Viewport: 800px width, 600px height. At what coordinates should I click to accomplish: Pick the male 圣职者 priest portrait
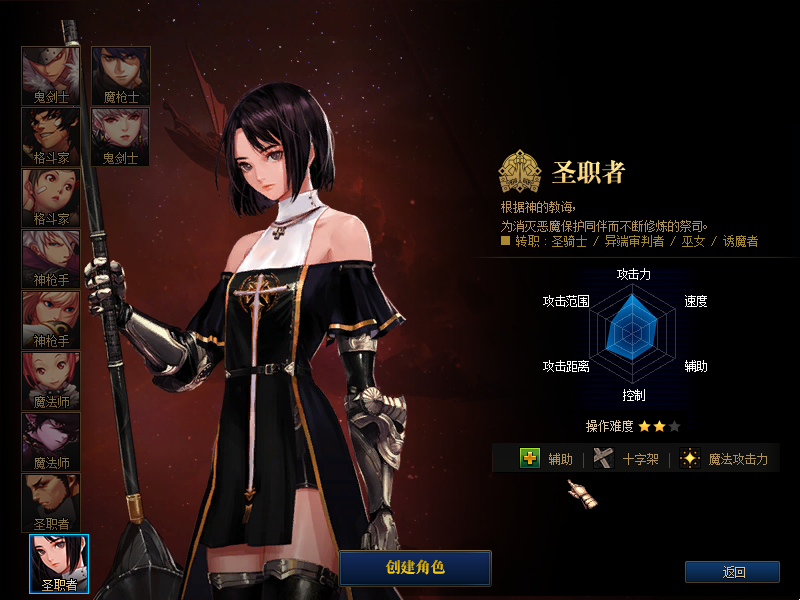click(x=50, y=502)
